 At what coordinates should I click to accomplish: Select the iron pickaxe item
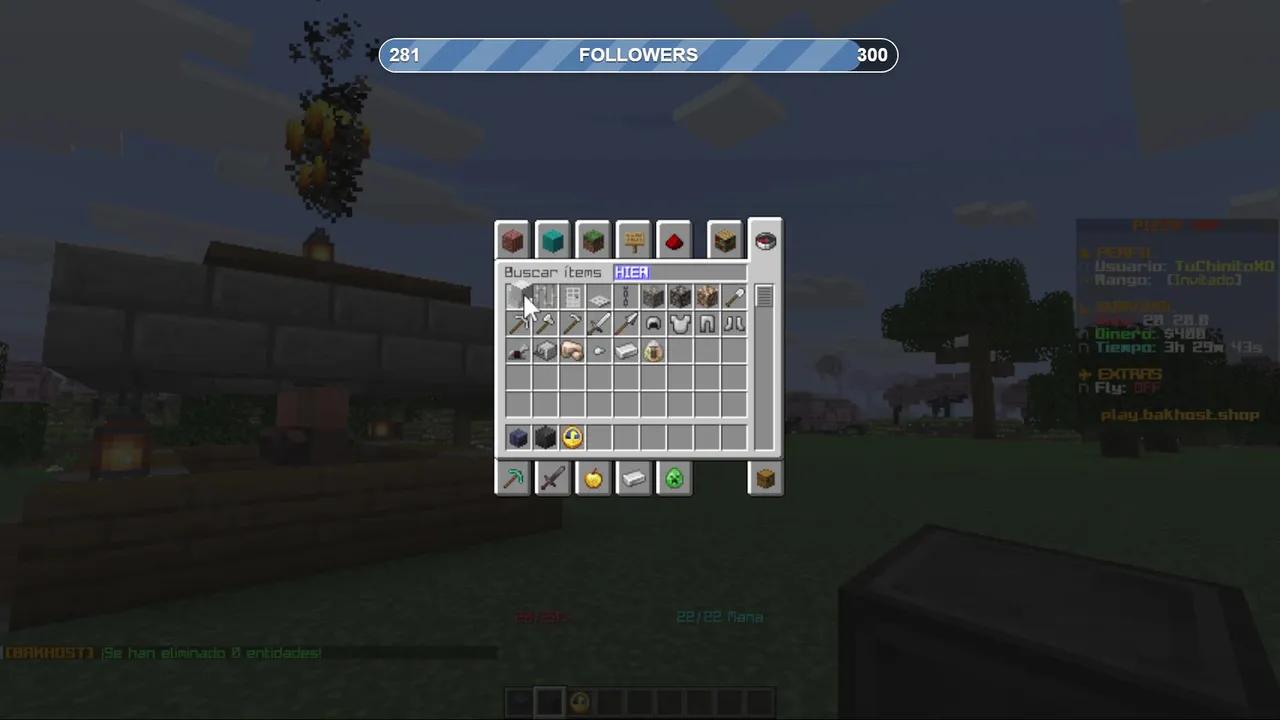pos(518,323)
